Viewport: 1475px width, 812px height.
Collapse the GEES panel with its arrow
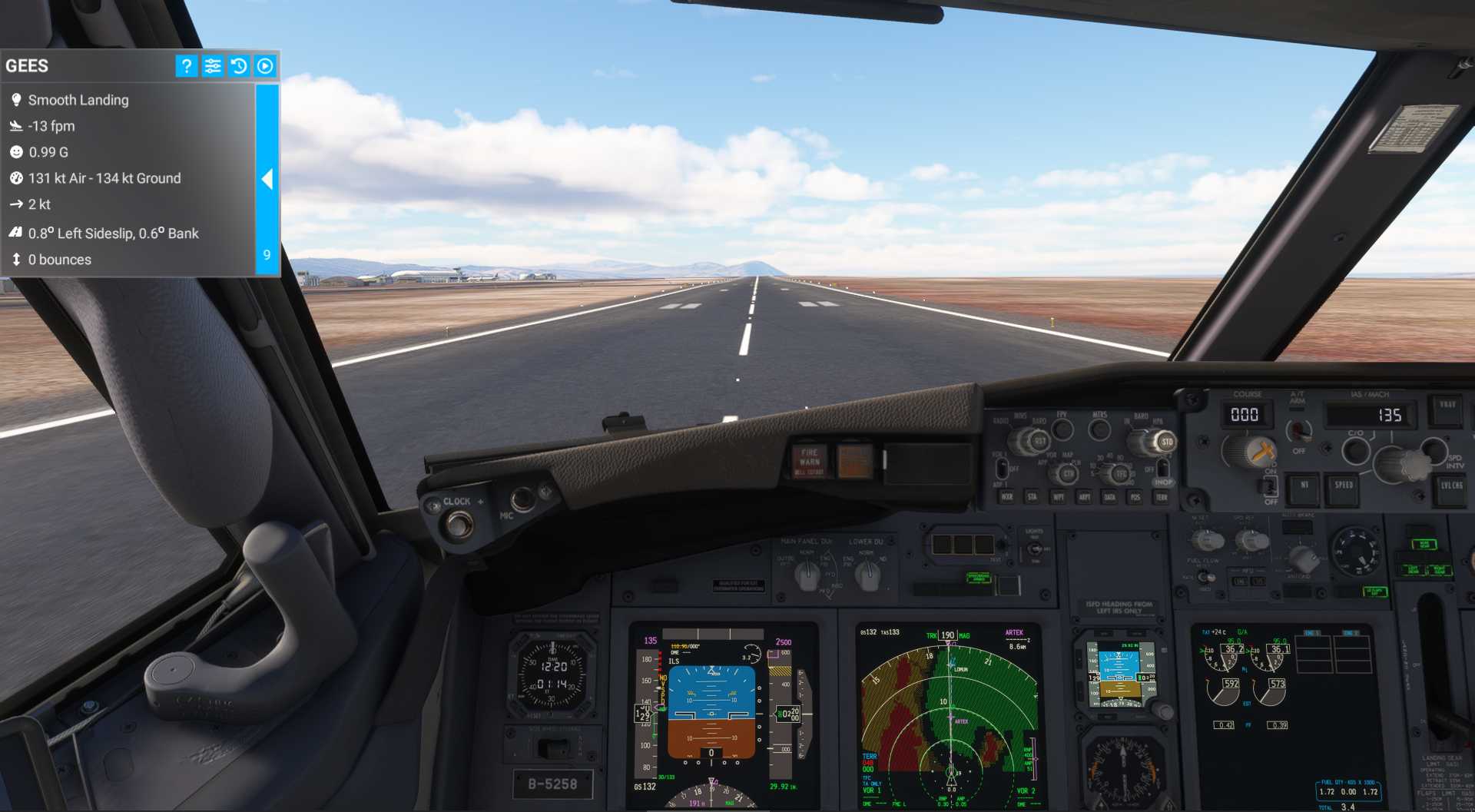[268, 179]
